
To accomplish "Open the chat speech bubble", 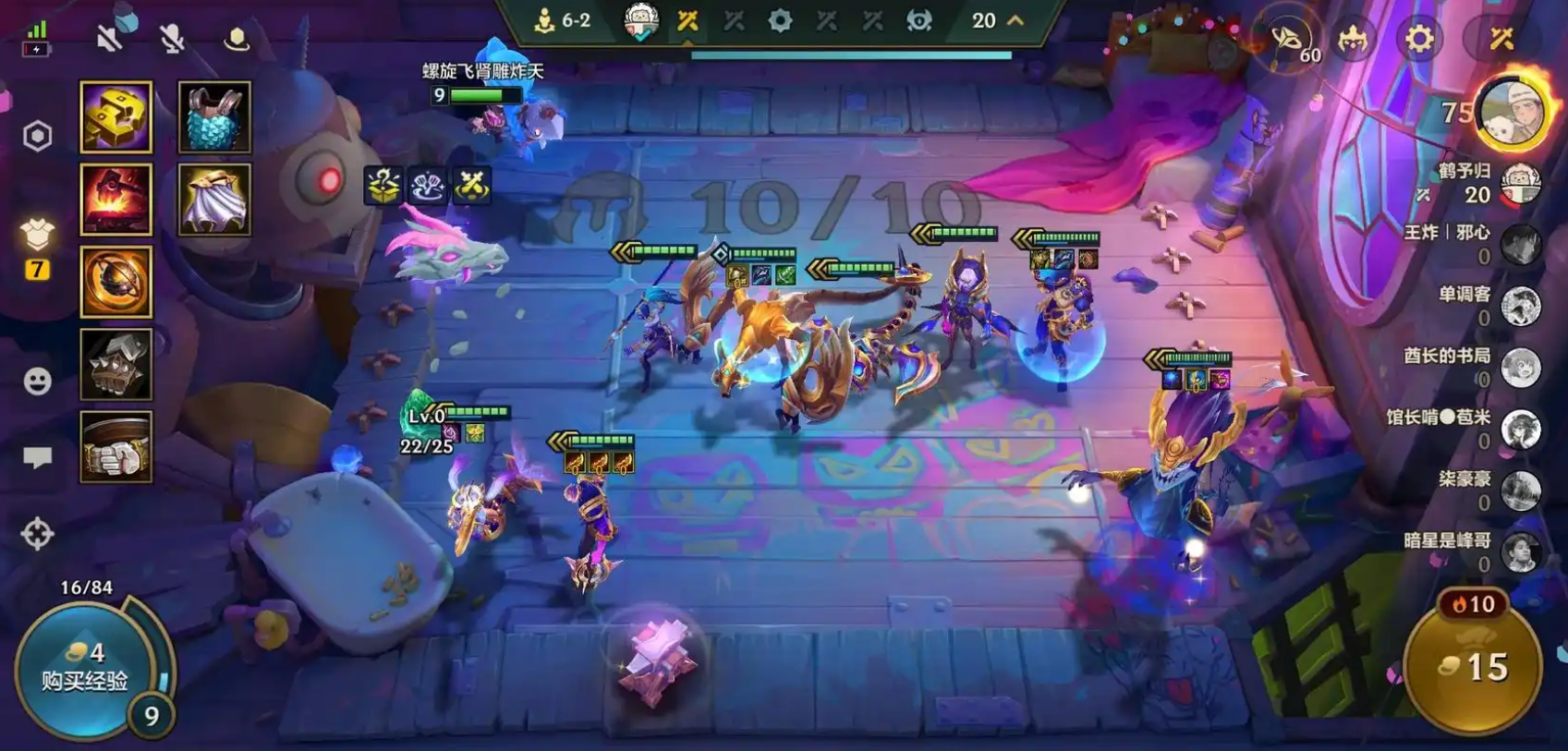I will (x=37, y=457).
